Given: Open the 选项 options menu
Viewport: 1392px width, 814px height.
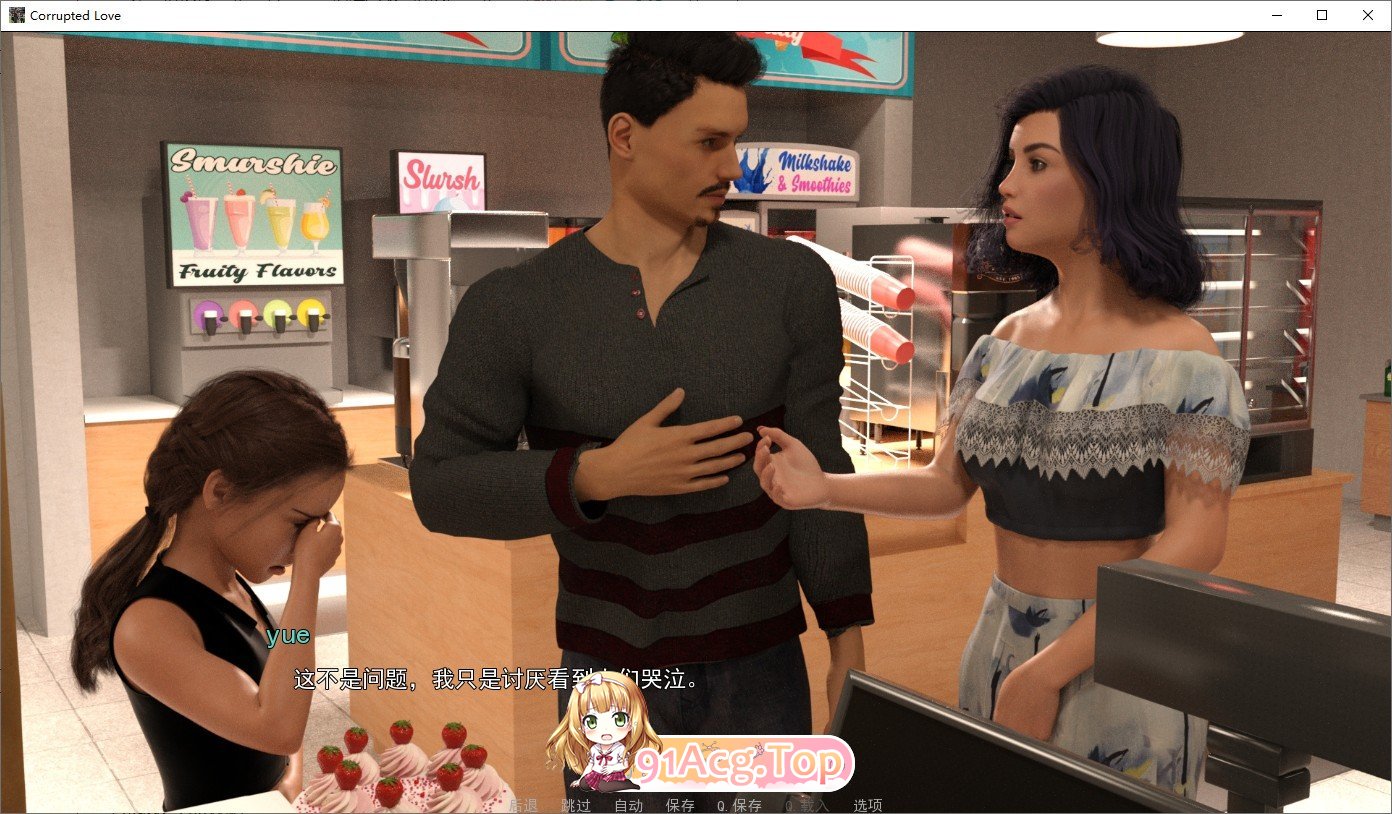Looking at the screenshot, I should click(866, 804).
